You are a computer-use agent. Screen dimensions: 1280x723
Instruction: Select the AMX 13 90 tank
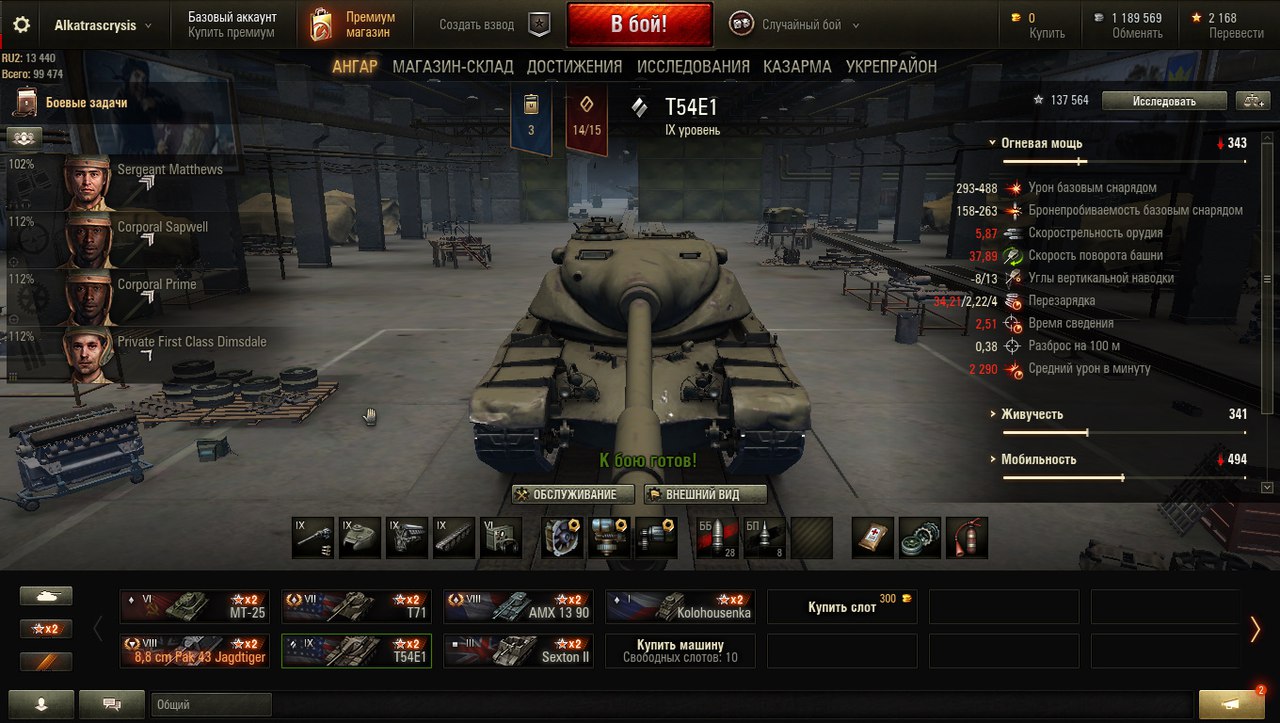click(x=518, y=606)
